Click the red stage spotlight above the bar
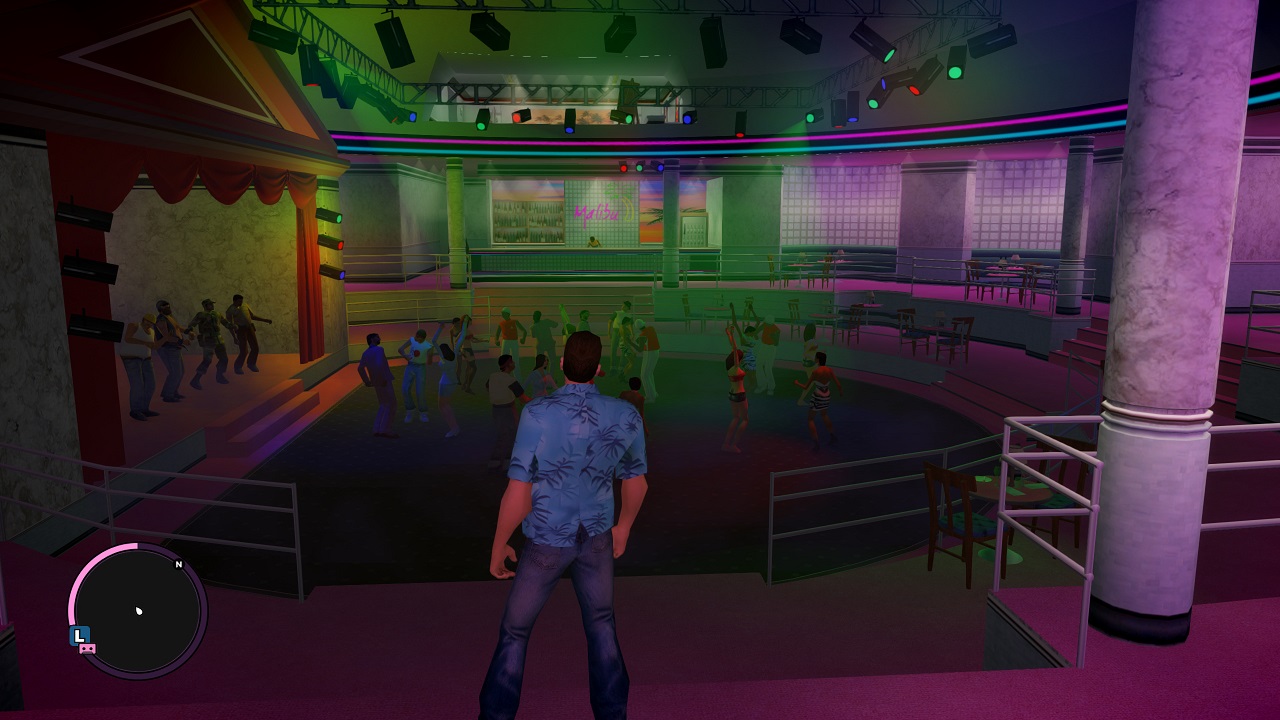Viewport: 1280px width, 720px height. click(624, 168)
